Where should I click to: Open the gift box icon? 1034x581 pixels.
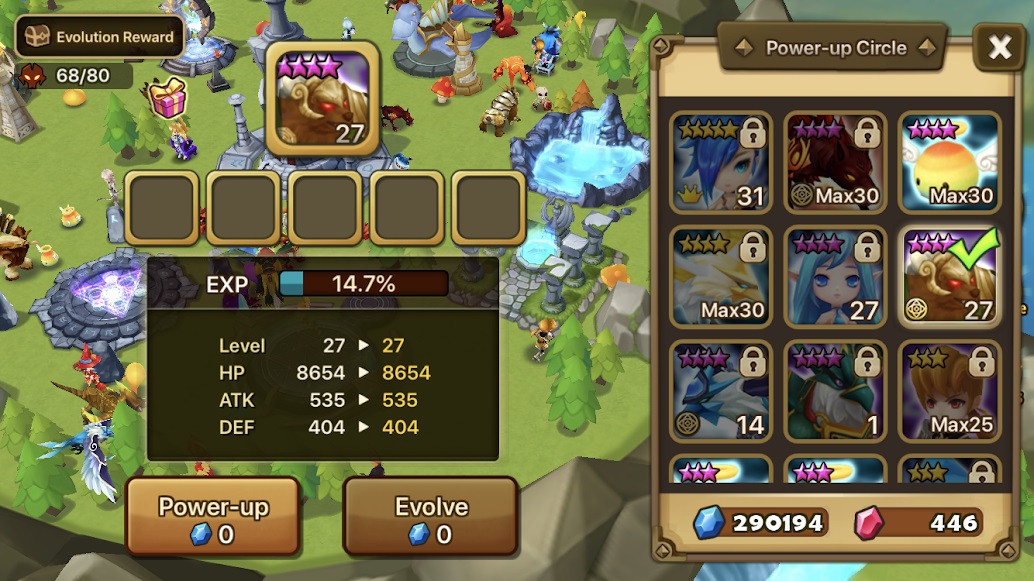pyautogui.click(x=168, y=98)
